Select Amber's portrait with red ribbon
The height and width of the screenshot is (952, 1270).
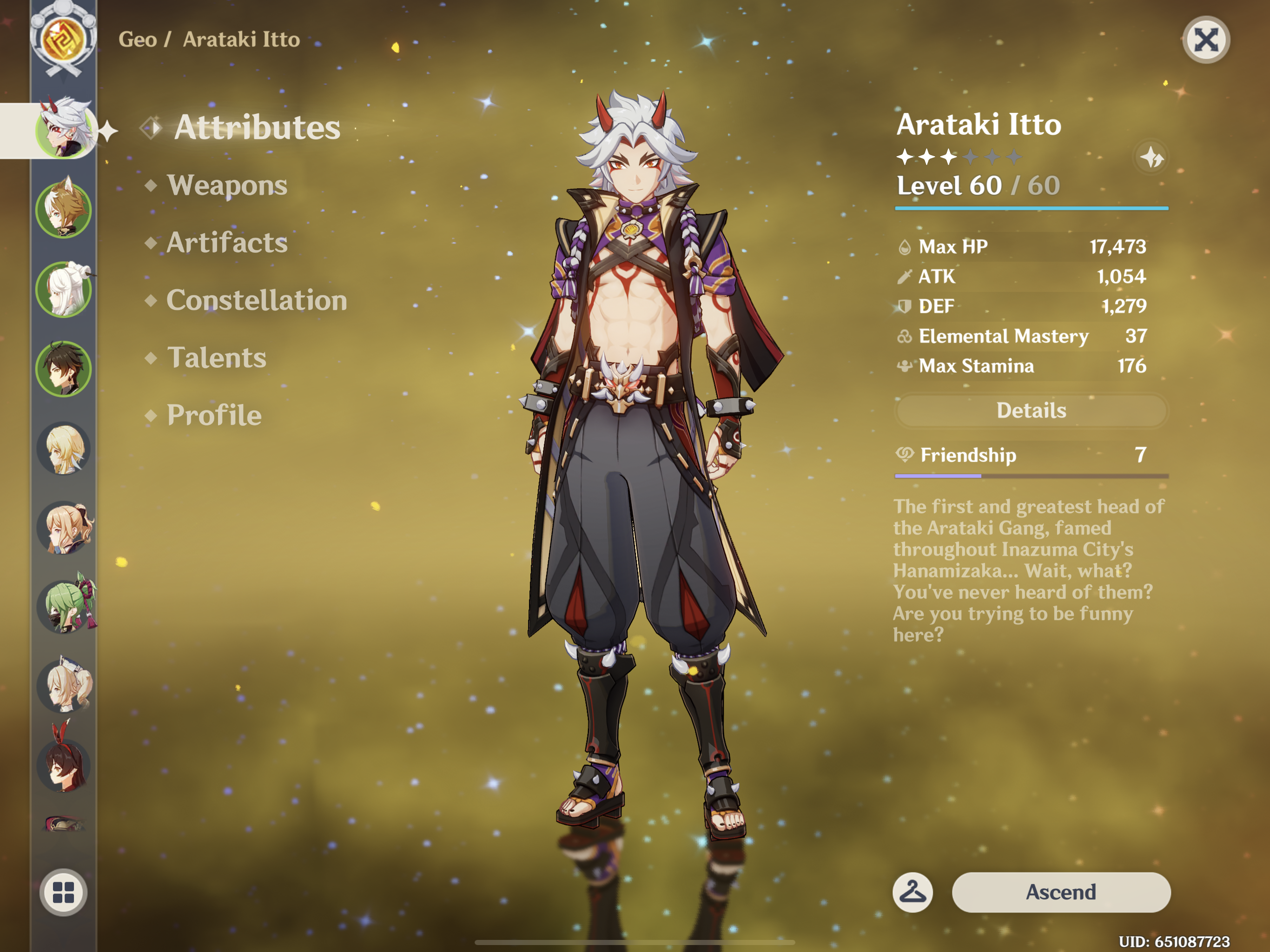(64, 764)
